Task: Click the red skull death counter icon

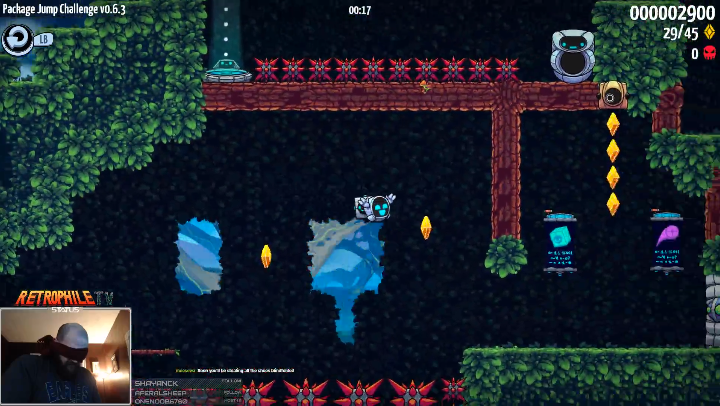Action: (710, 54)
